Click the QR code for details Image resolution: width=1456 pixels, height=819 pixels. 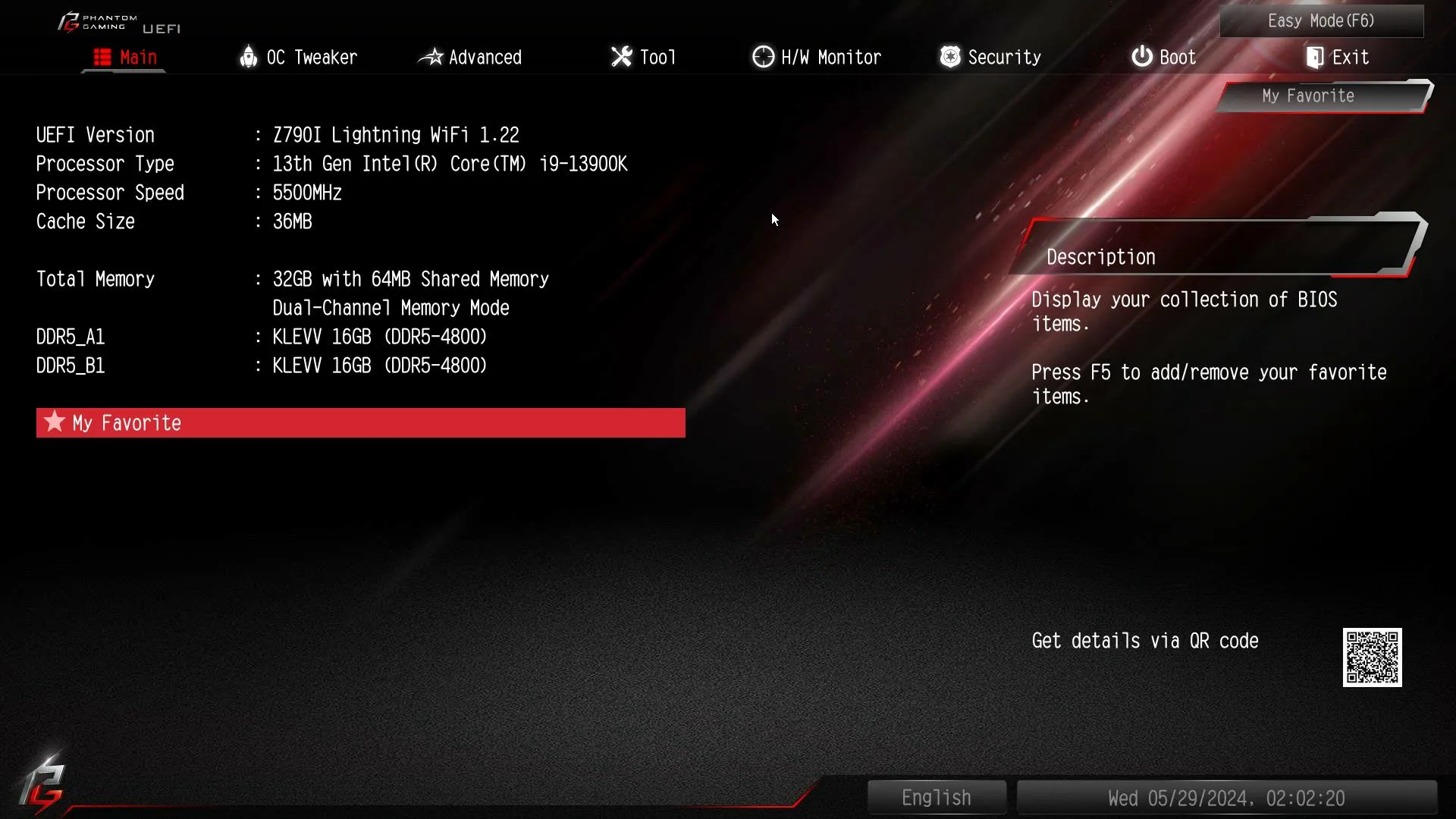coord(1373,657)
